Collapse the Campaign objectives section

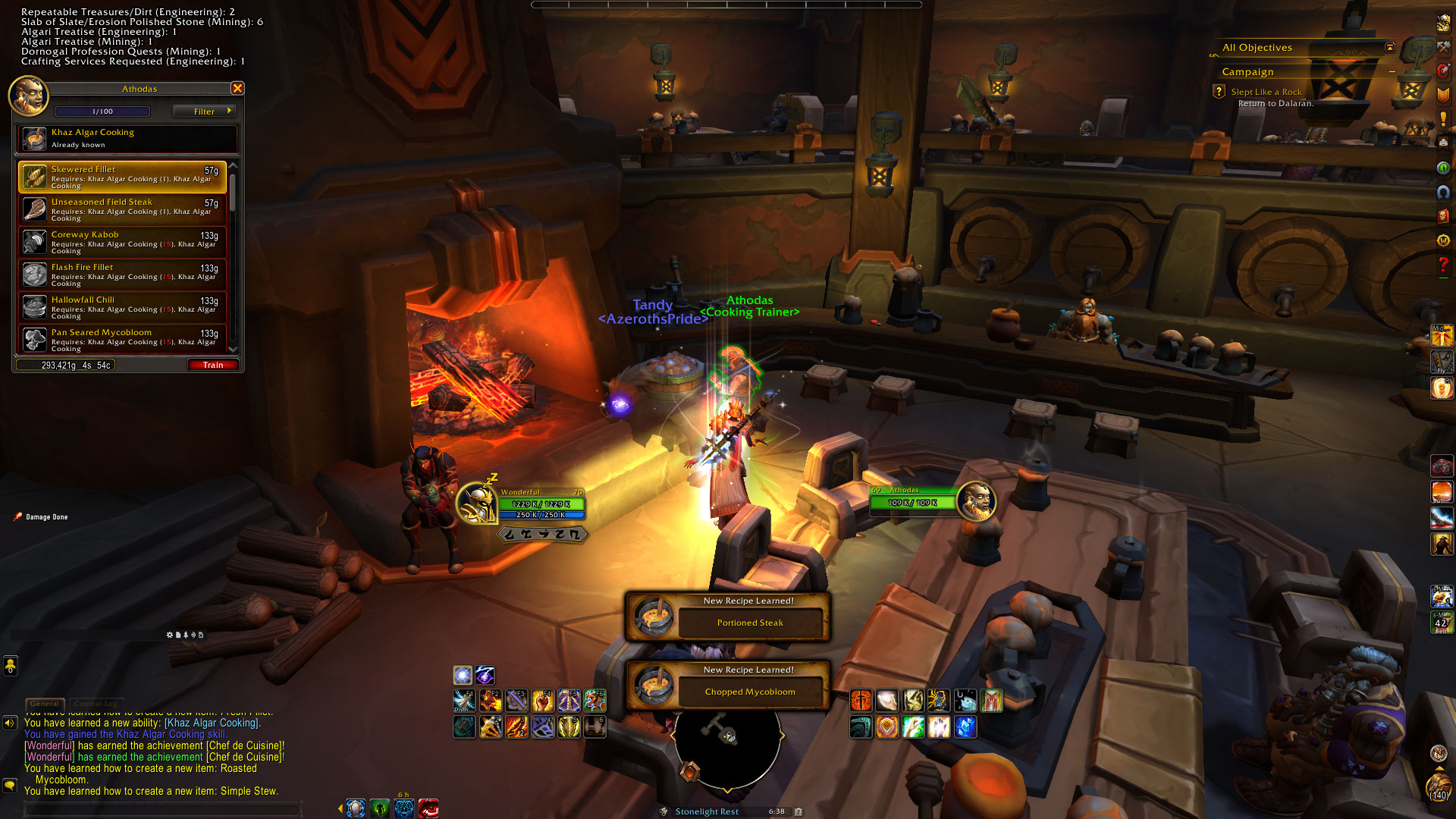coord(1392,72)
